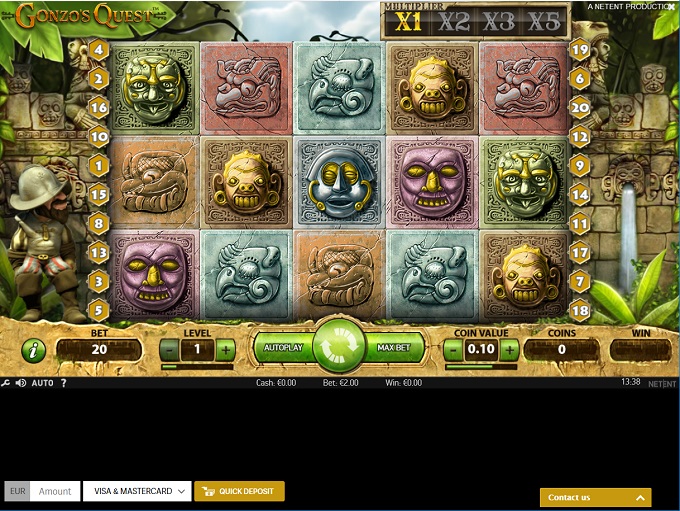The width and height of the screenshot is (680, 511).
Task: Spin the reels with the green button
Action: tap(339, 347)
